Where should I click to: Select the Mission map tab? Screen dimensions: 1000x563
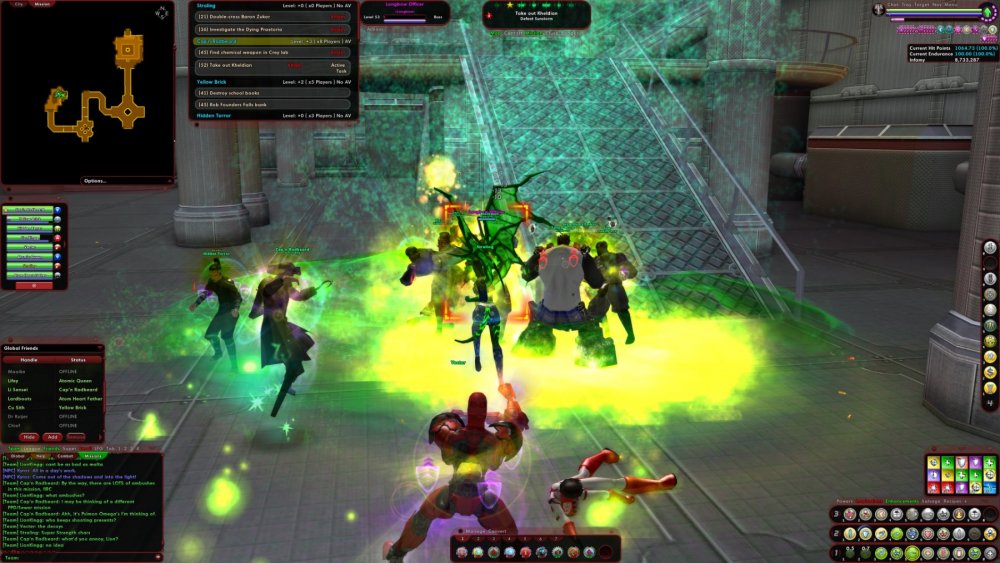[42, 4]
